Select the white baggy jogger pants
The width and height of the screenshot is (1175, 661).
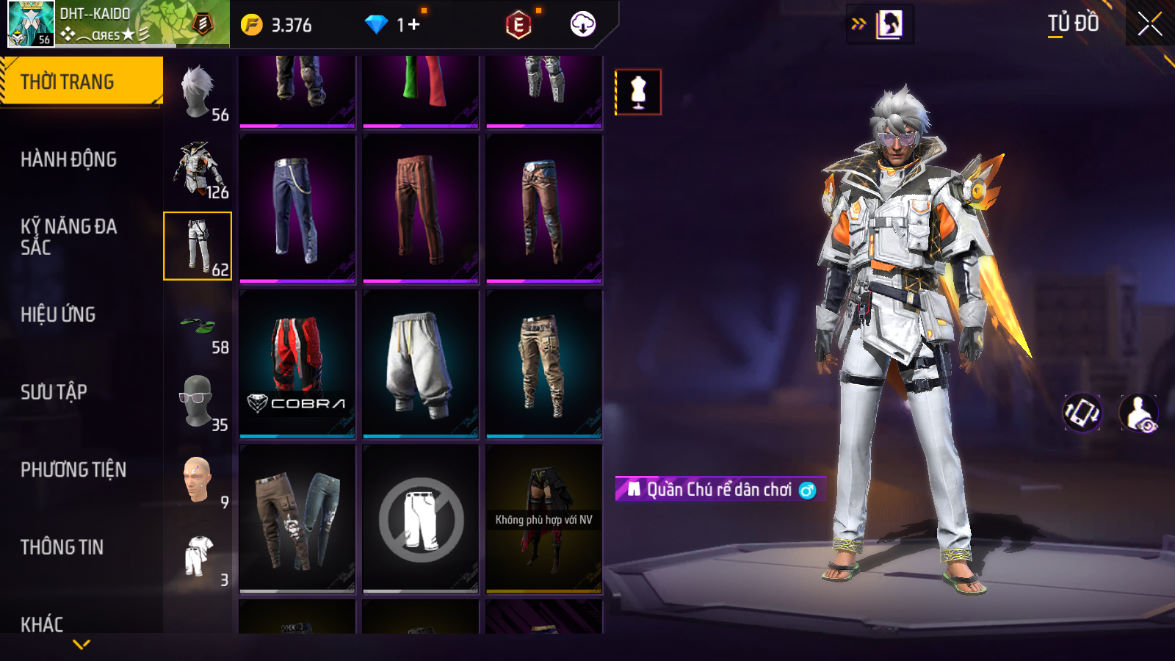click(x=420, y=362)
